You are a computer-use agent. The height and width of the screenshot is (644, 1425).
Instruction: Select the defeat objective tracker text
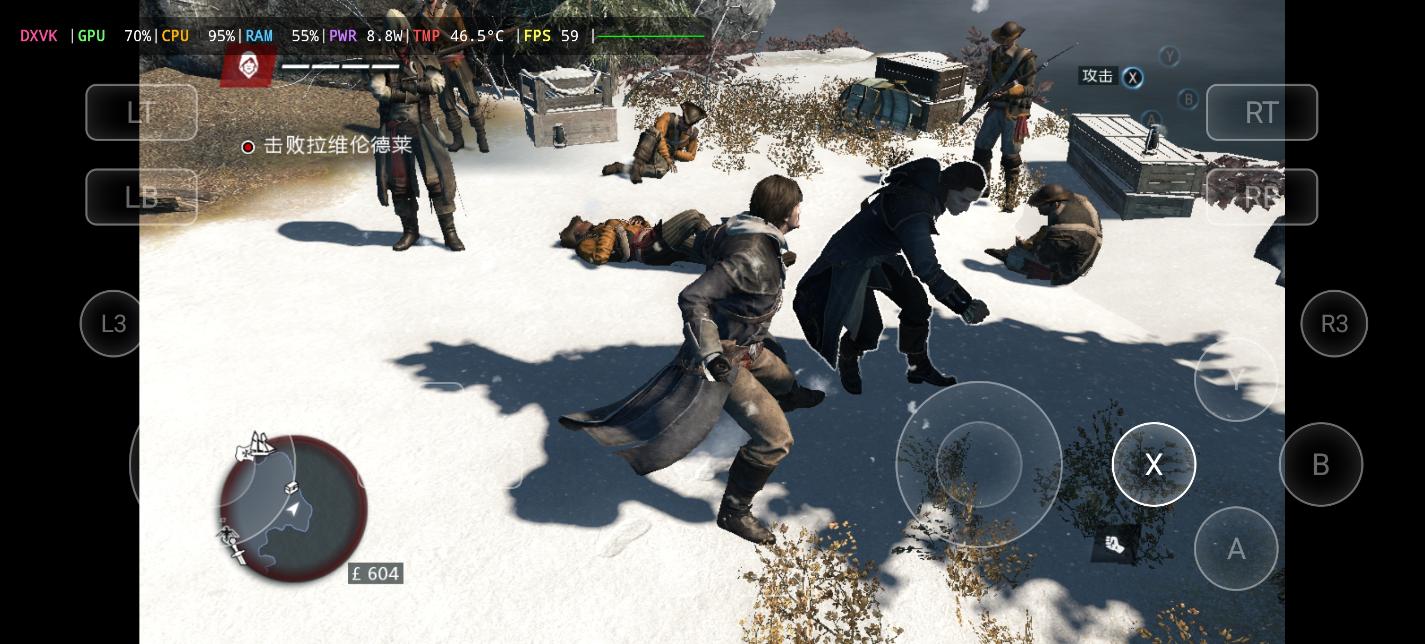(337, 146)
